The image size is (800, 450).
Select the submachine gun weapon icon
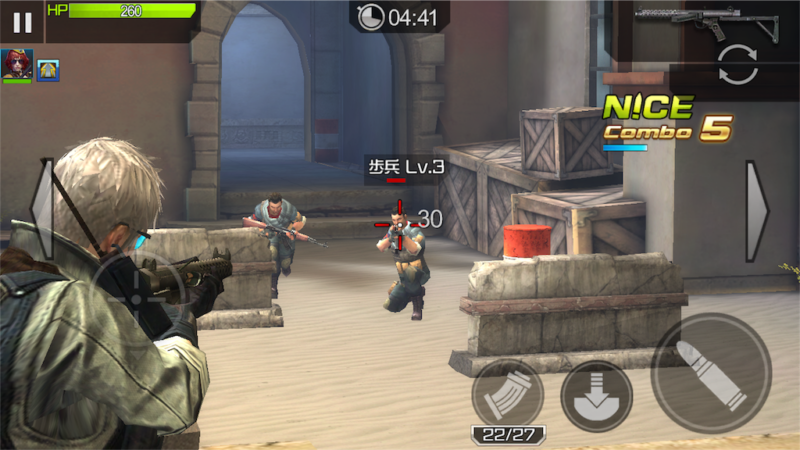712,21
